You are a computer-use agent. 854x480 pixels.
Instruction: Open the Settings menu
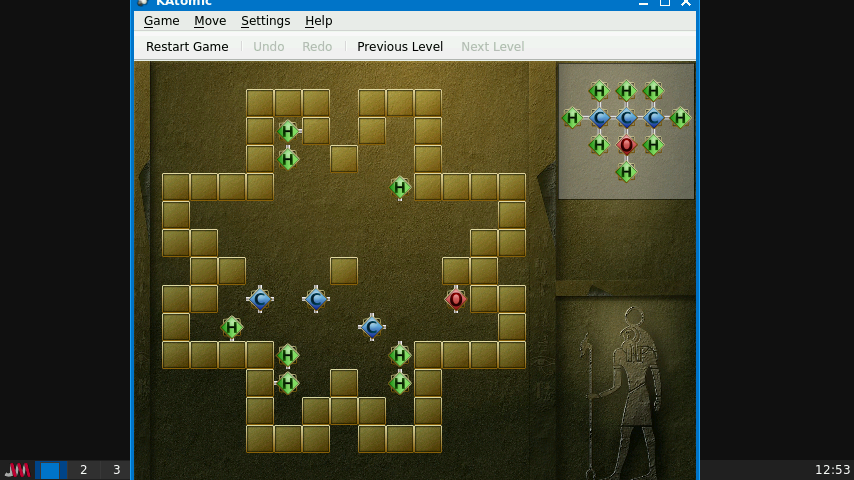[x=265, y=21]
